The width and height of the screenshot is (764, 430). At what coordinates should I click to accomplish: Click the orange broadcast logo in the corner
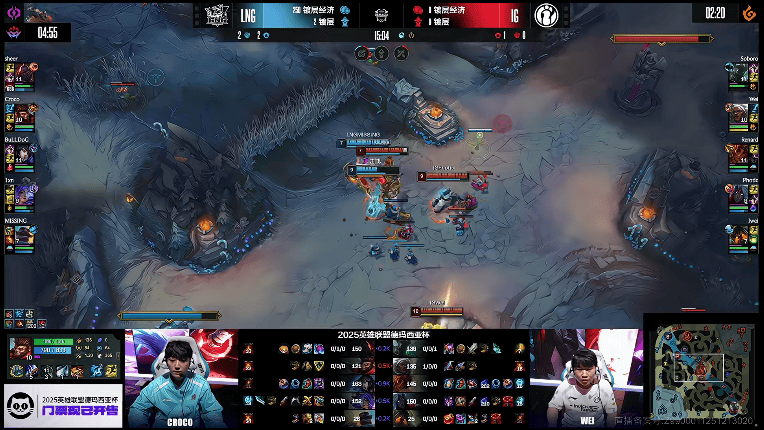click(744, 14)
